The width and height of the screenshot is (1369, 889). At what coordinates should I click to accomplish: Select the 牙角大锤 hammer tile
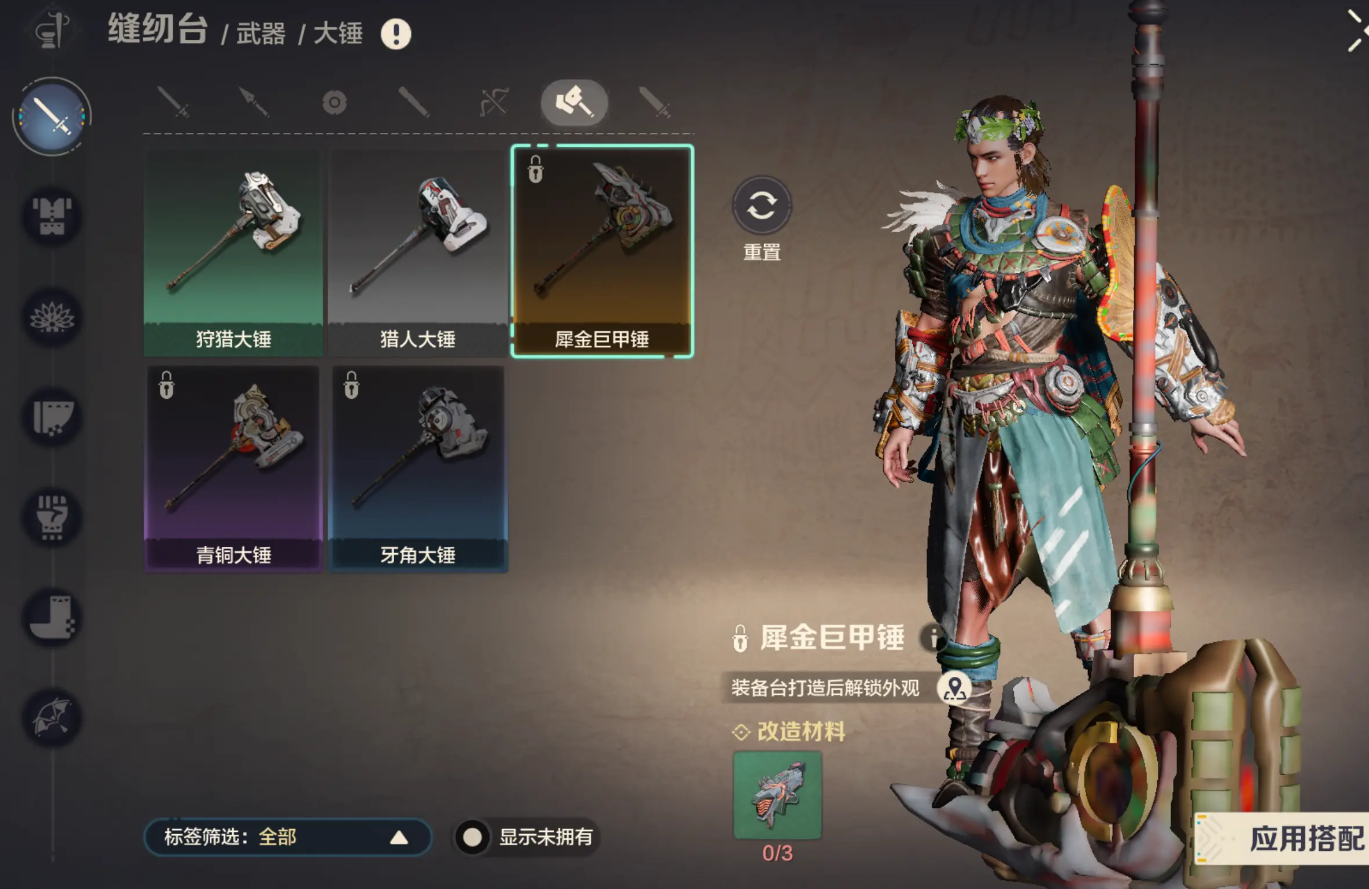(x=417, y=467)
